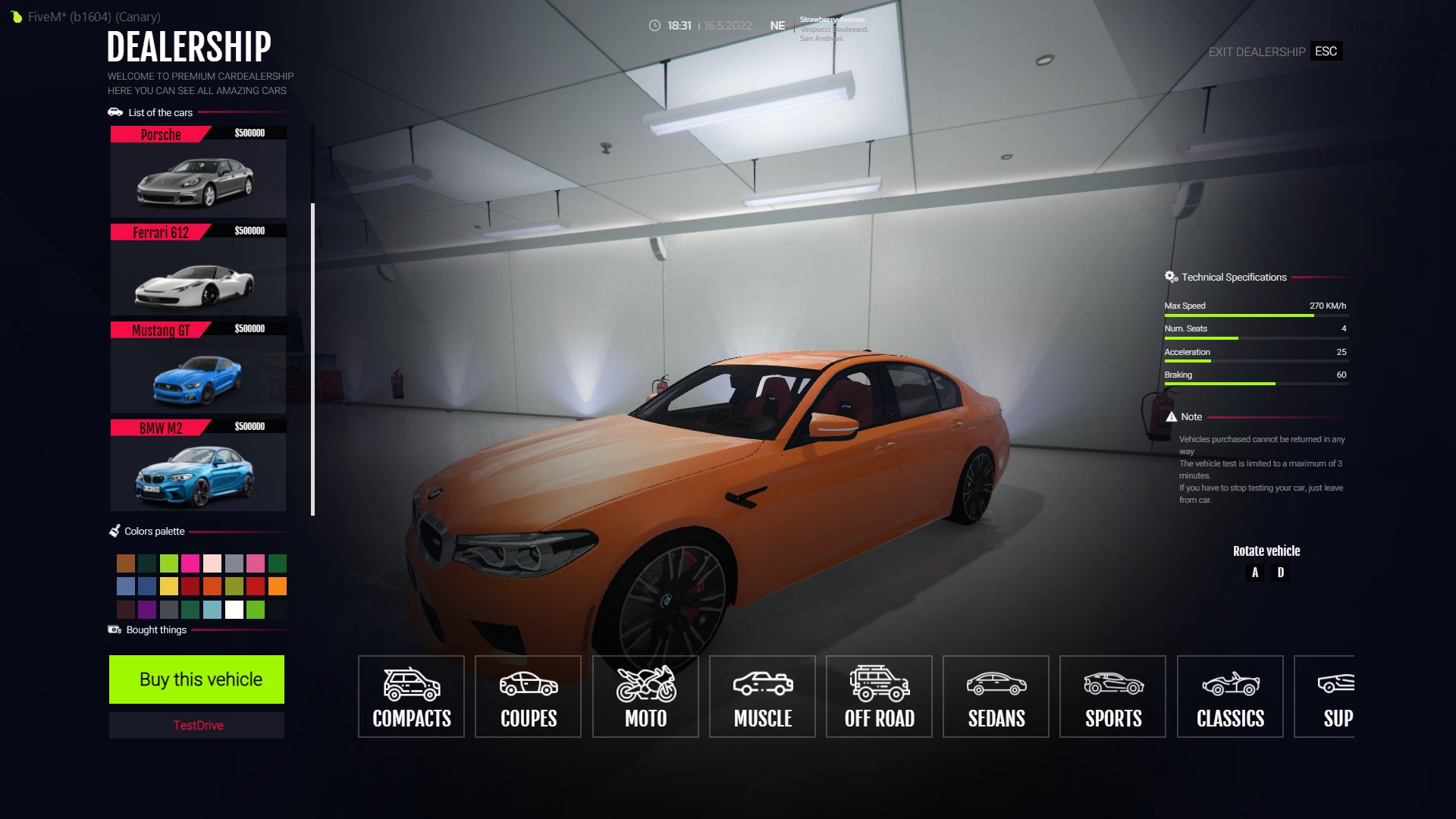Select the orange color swatch
1456x819 pixels.
pyautogui.click(x=278, y=586)
